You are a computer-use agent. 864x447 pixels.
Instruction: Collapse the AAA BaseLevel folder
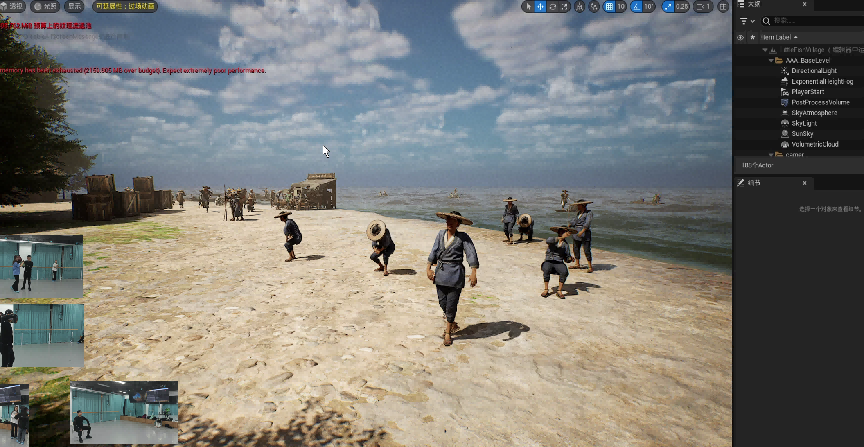(x=771, y=61)
